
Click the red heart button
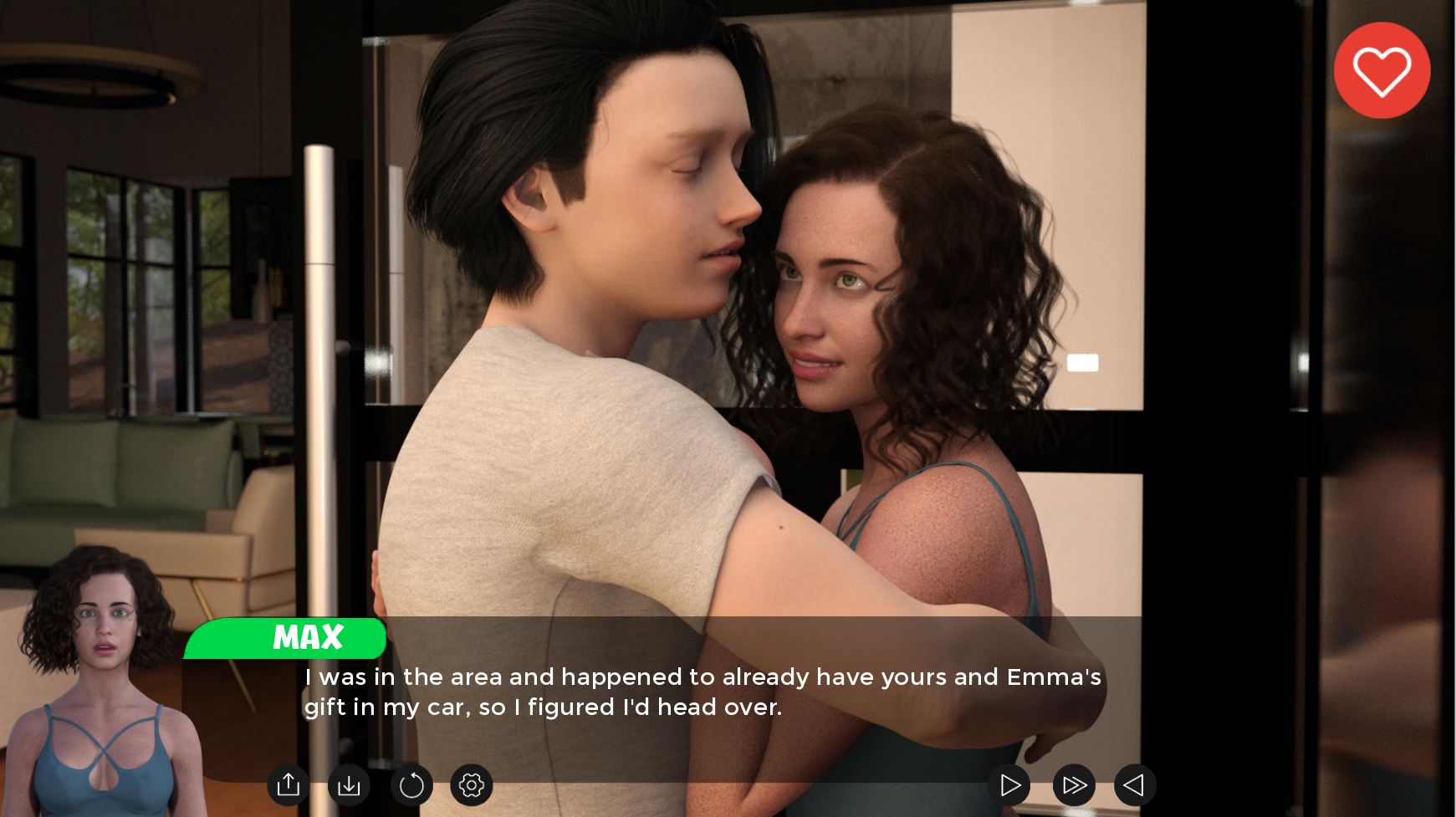(1382, 70)
